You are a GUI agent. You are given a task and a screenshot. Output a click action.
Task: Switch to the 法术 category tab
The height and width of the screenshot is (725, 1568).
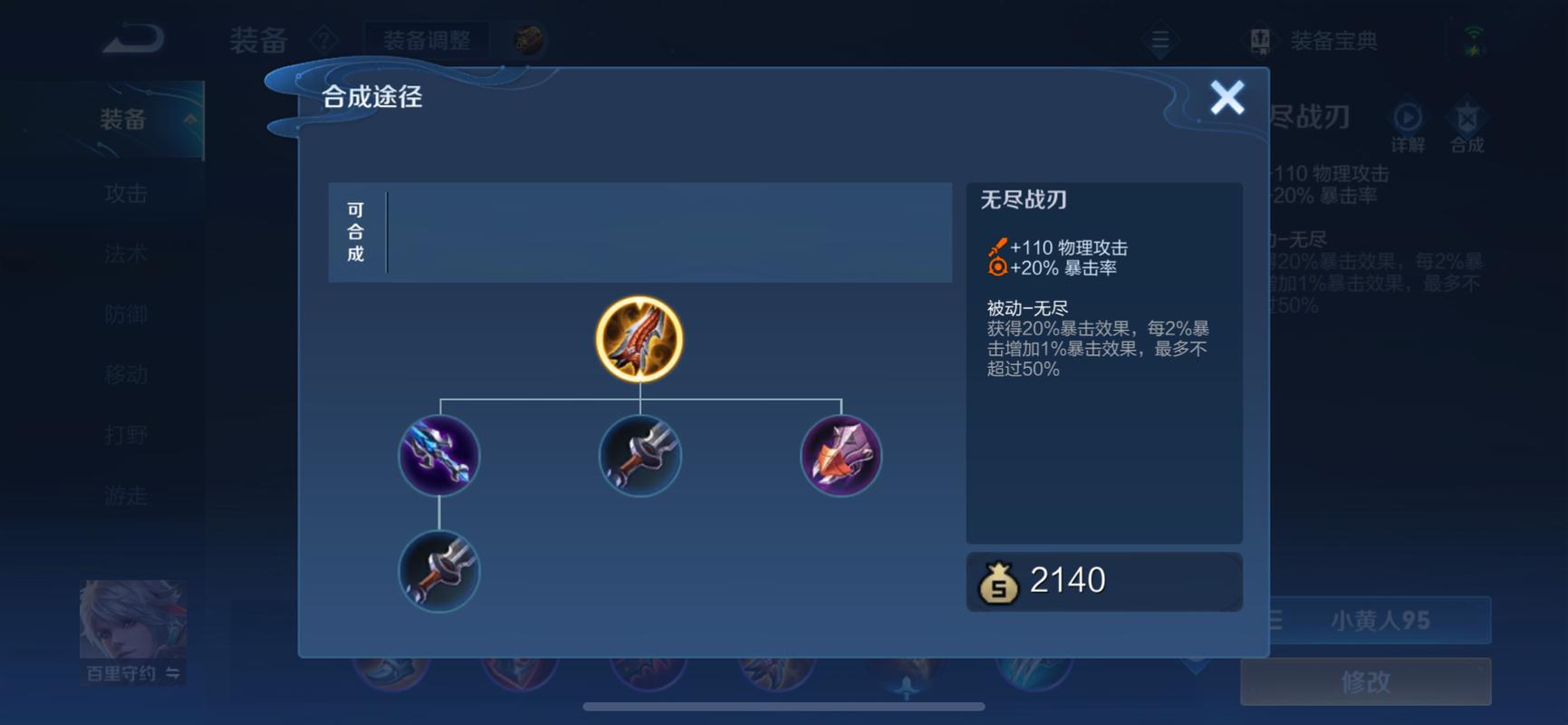point(124,254)
